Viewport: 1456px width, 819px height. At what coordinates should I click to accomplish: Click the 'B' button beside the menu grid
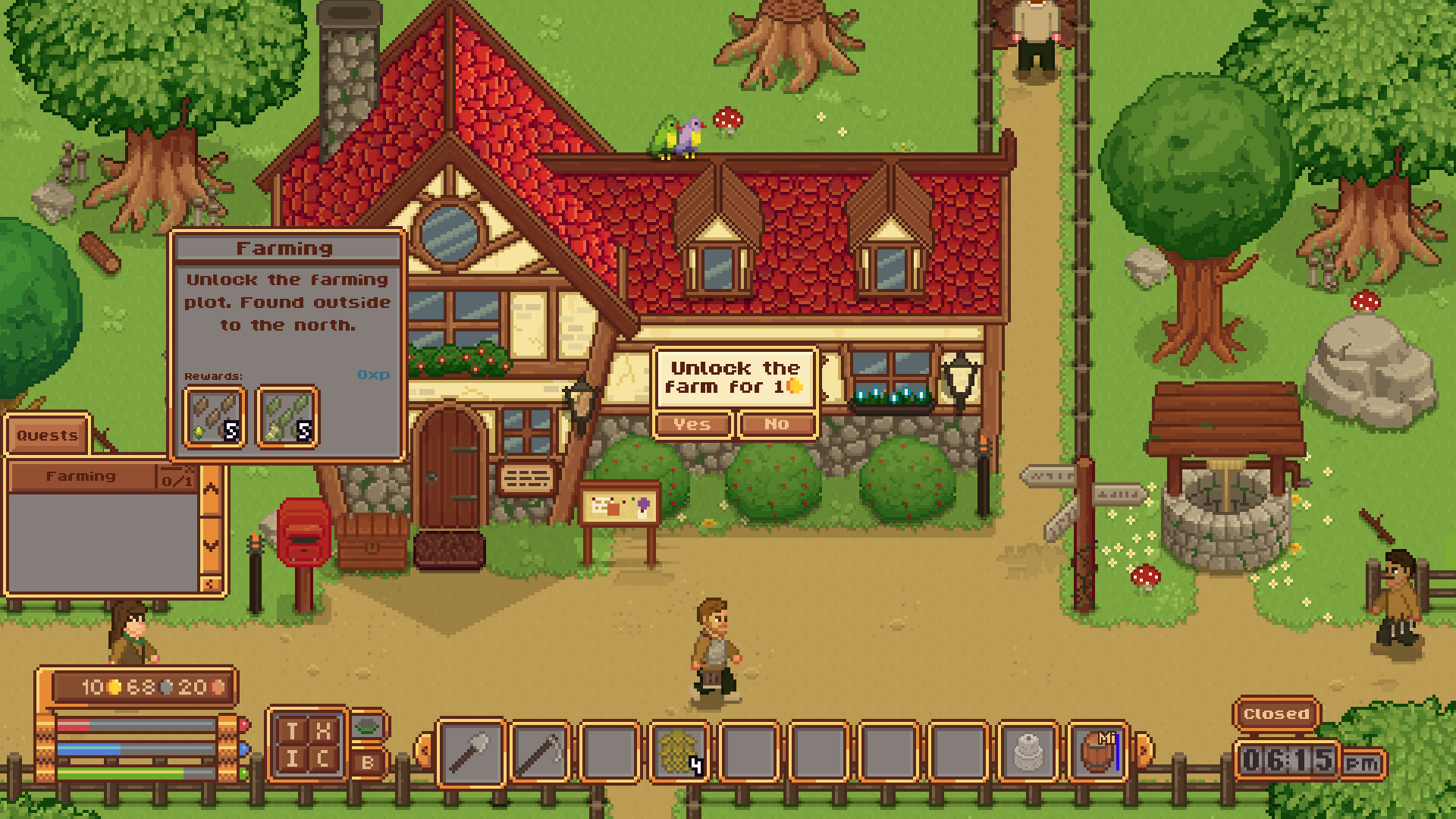(368, 762)
